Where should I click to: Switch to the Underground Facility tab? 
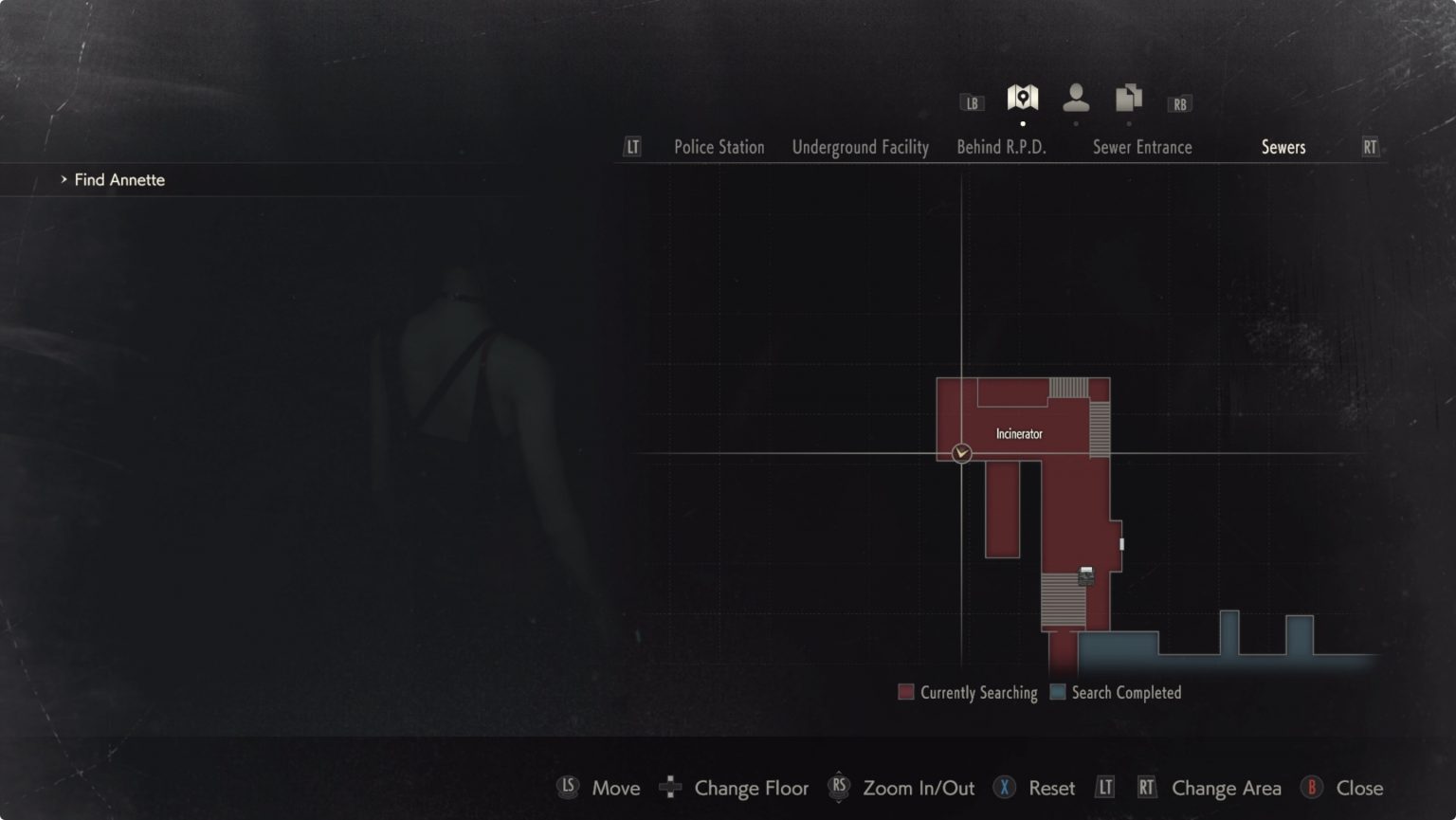(859, 147)
